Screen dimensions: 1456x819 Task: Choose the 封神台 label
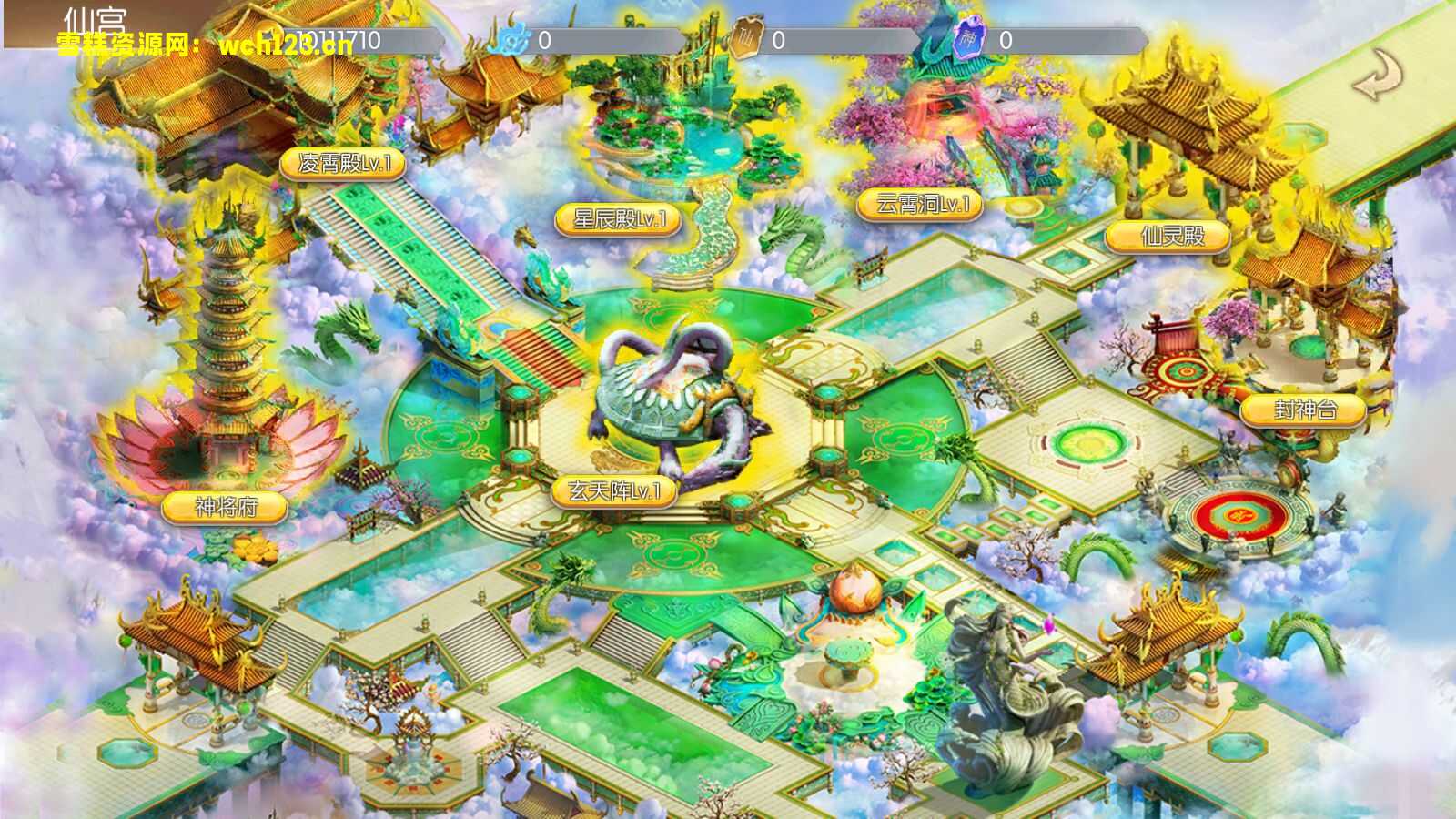[x=1303, y=410]
